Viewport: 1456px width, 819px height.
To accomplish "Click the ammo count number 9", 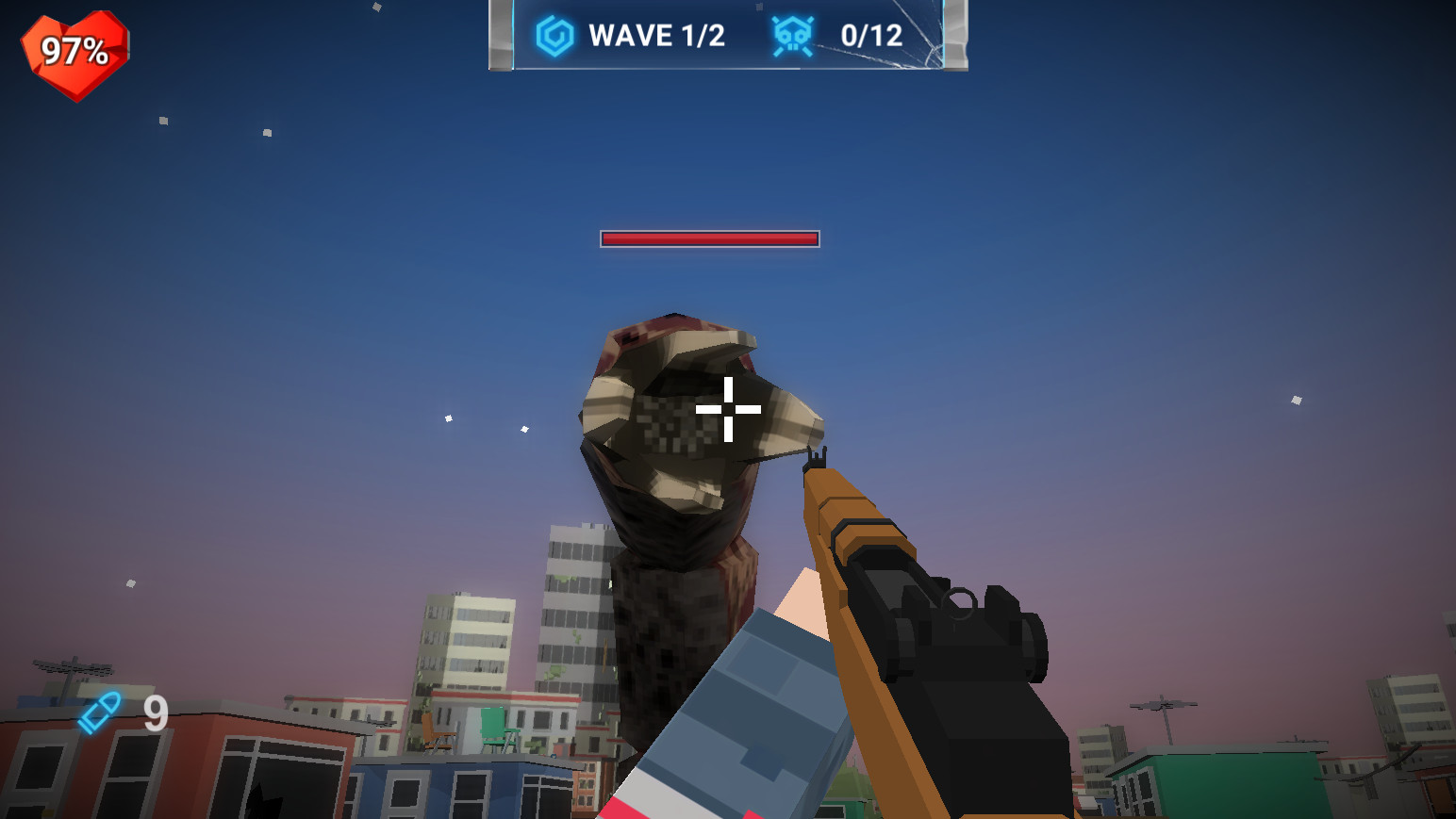I will (154, 714).
